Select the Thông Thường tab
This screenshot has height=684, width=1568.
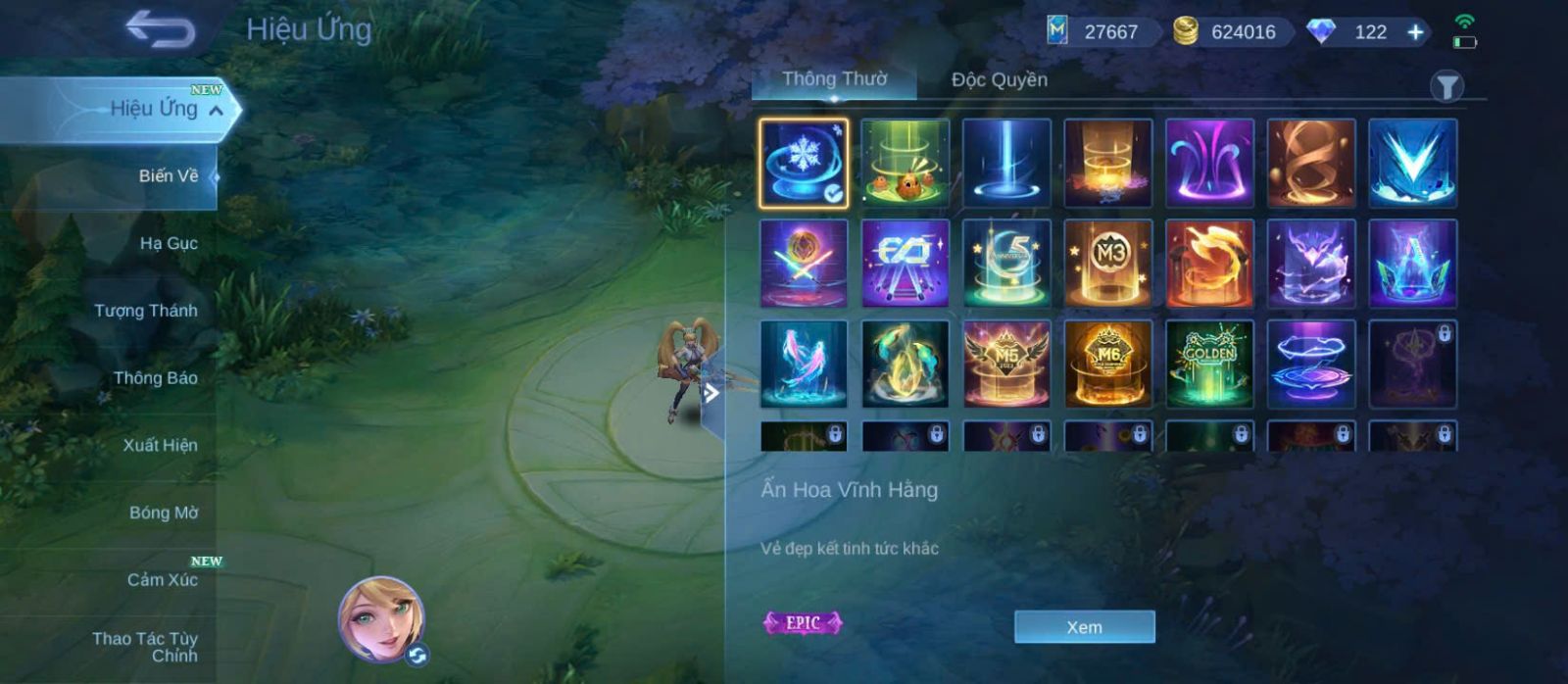[834, 79]
